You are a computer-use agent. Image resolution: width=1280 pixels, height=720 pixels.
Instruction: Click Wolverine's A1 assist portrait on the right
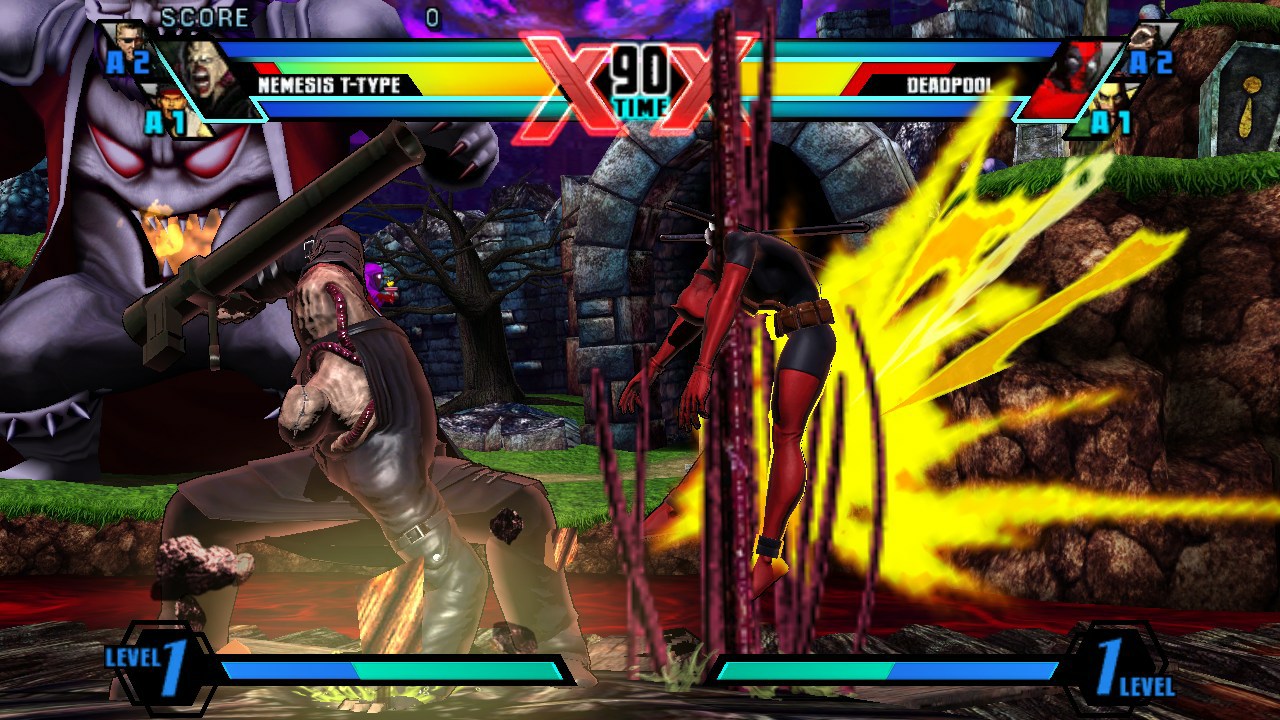coord(1112,97)
